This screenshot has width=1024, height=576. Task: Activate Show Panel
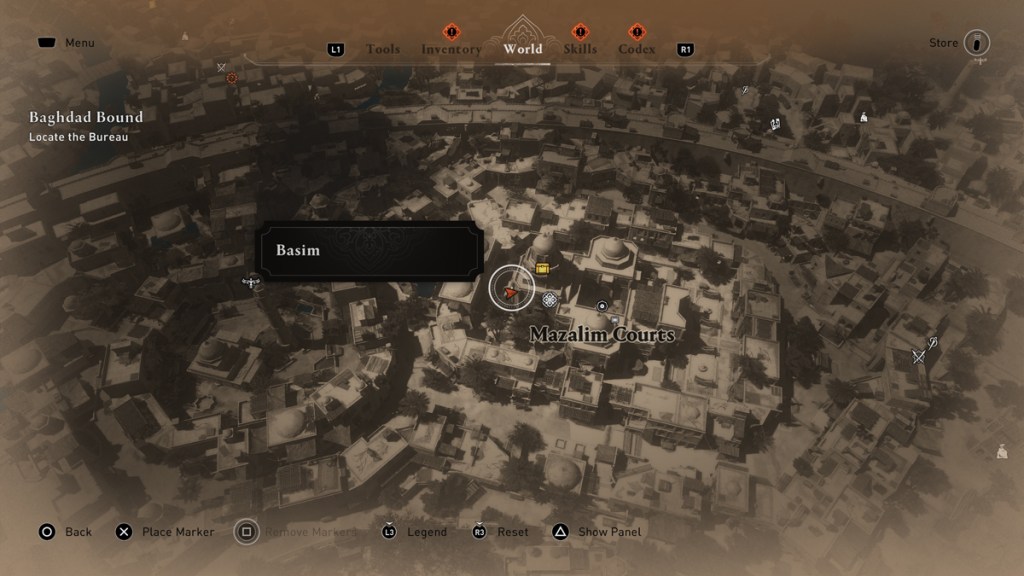pyautogui.click(x=609, y=532)
